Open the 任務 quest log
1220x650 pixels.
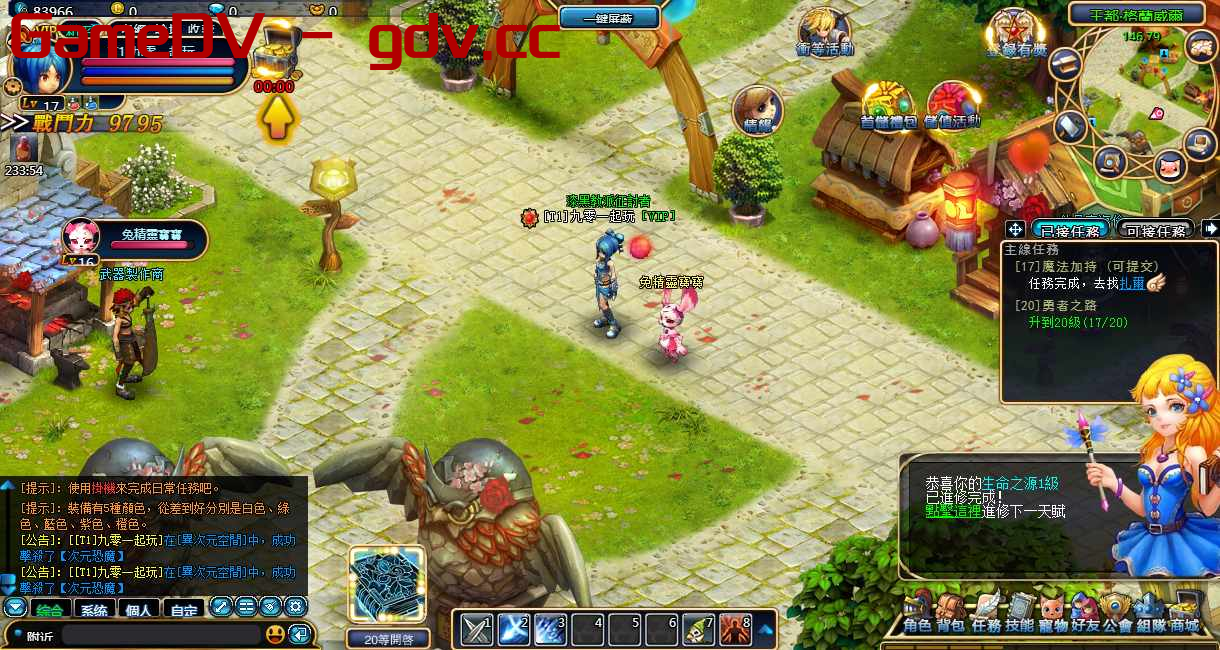[x=986, y=613]
